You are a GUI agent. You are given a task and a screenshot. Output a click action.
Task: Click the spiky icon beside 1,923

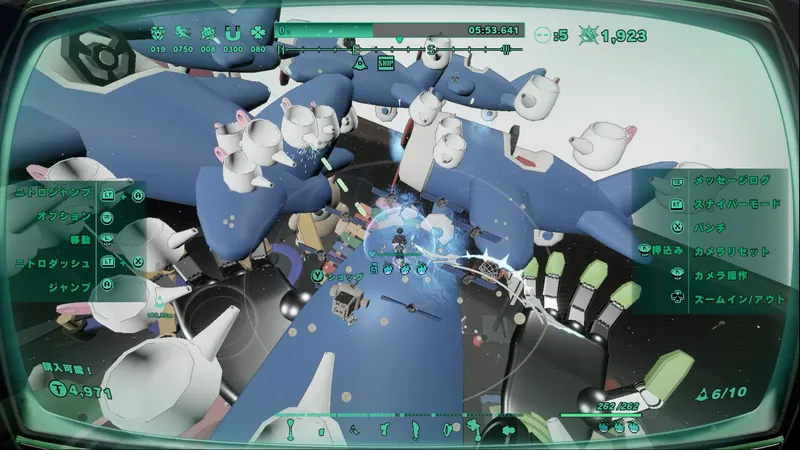(588, 34)
